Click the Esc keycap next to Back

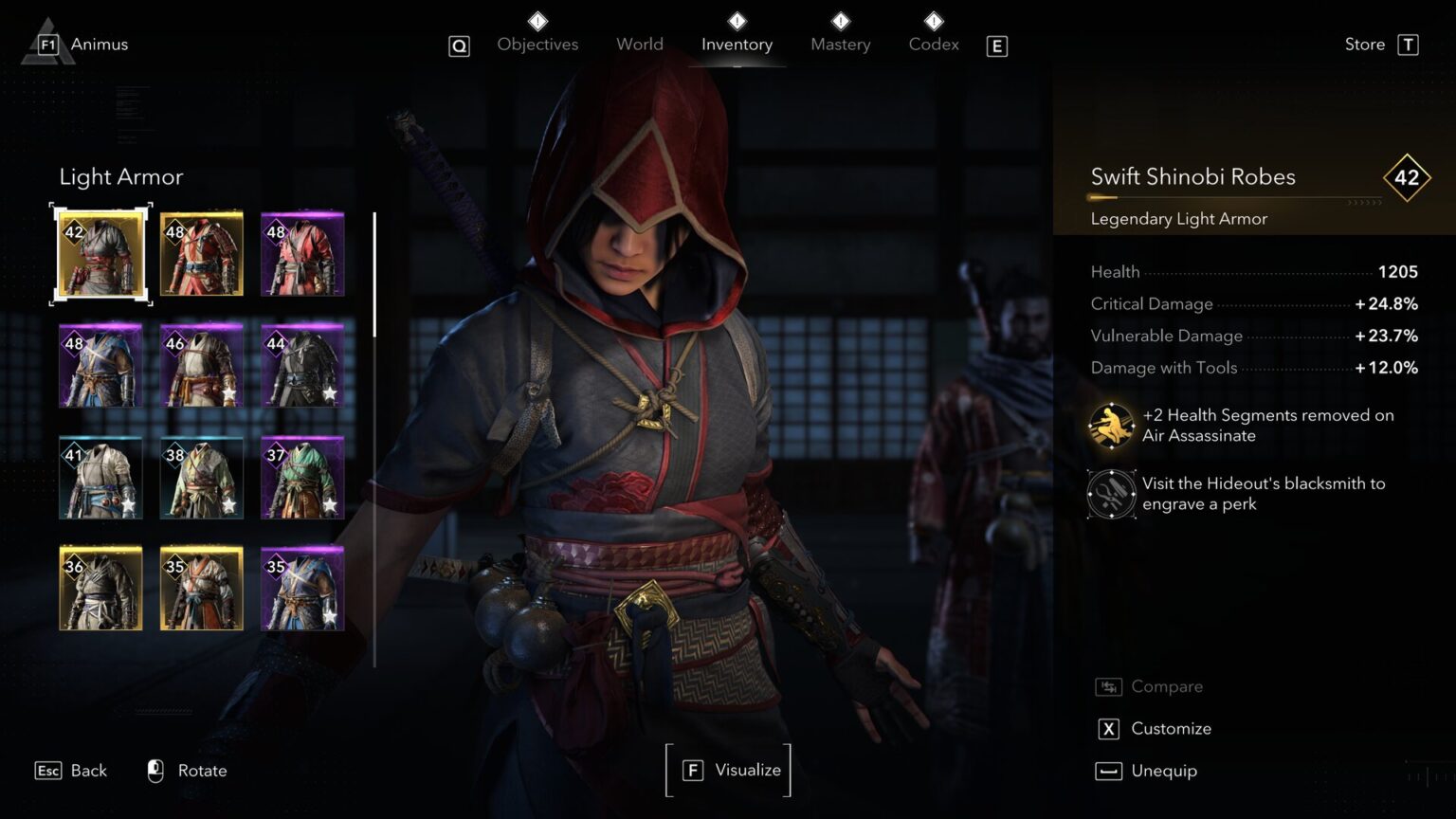pyautogui.click(x=47, y=770)
